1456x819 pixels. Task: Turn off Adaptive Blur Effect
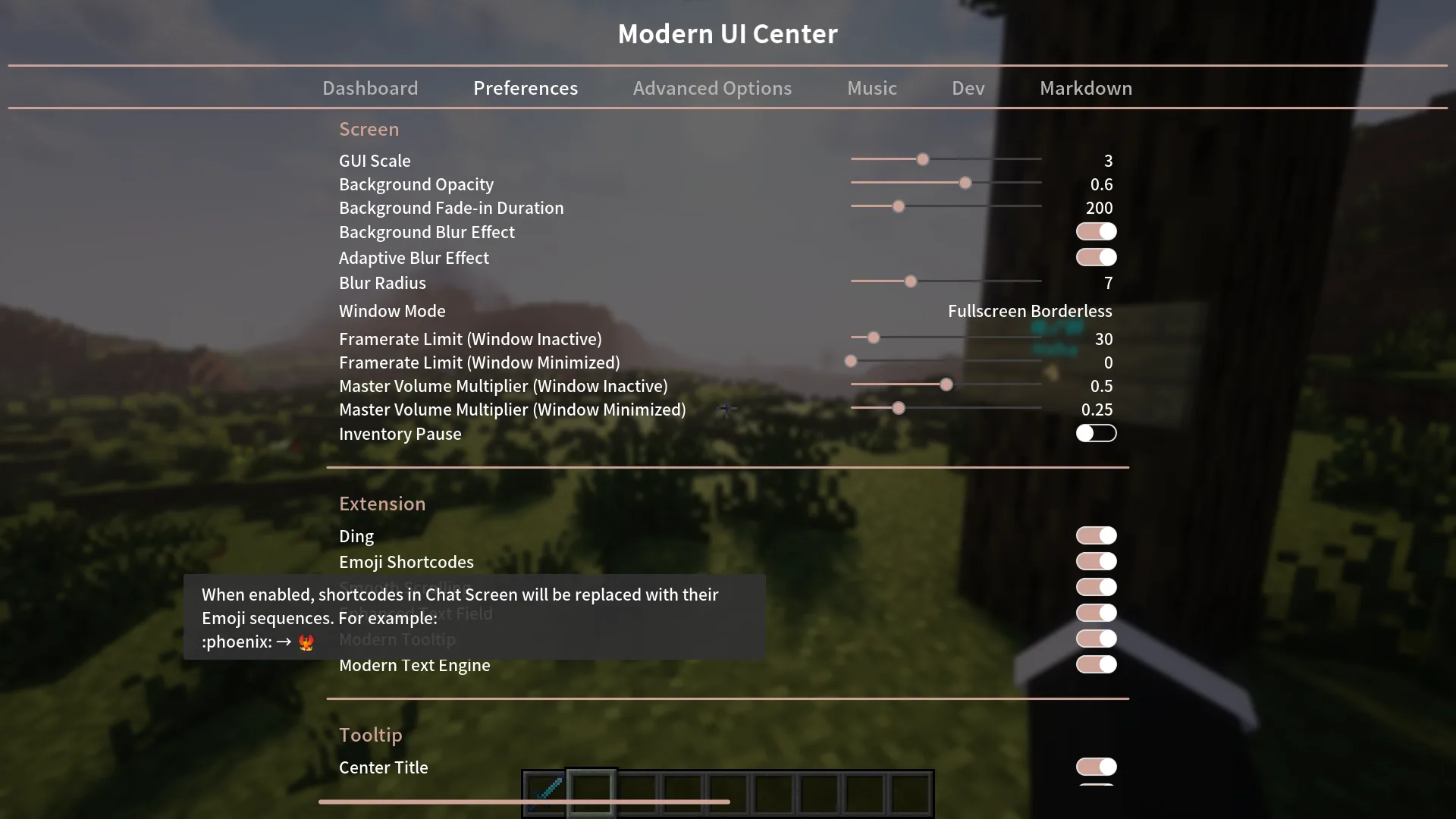(x=1096, y=257)
